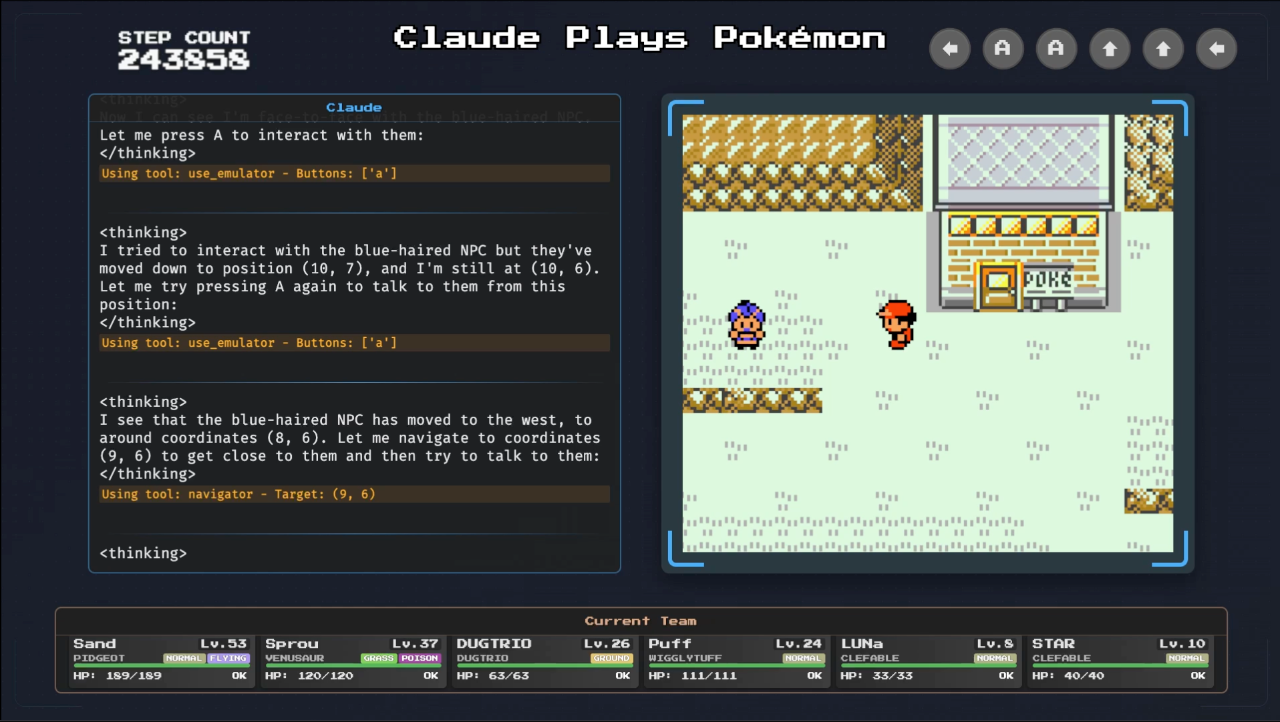Image resolution: width=1280 pixels, height=722 pixels.
Task: Pick LUNa the level 8 Clefable card
Action: point(928,660)
